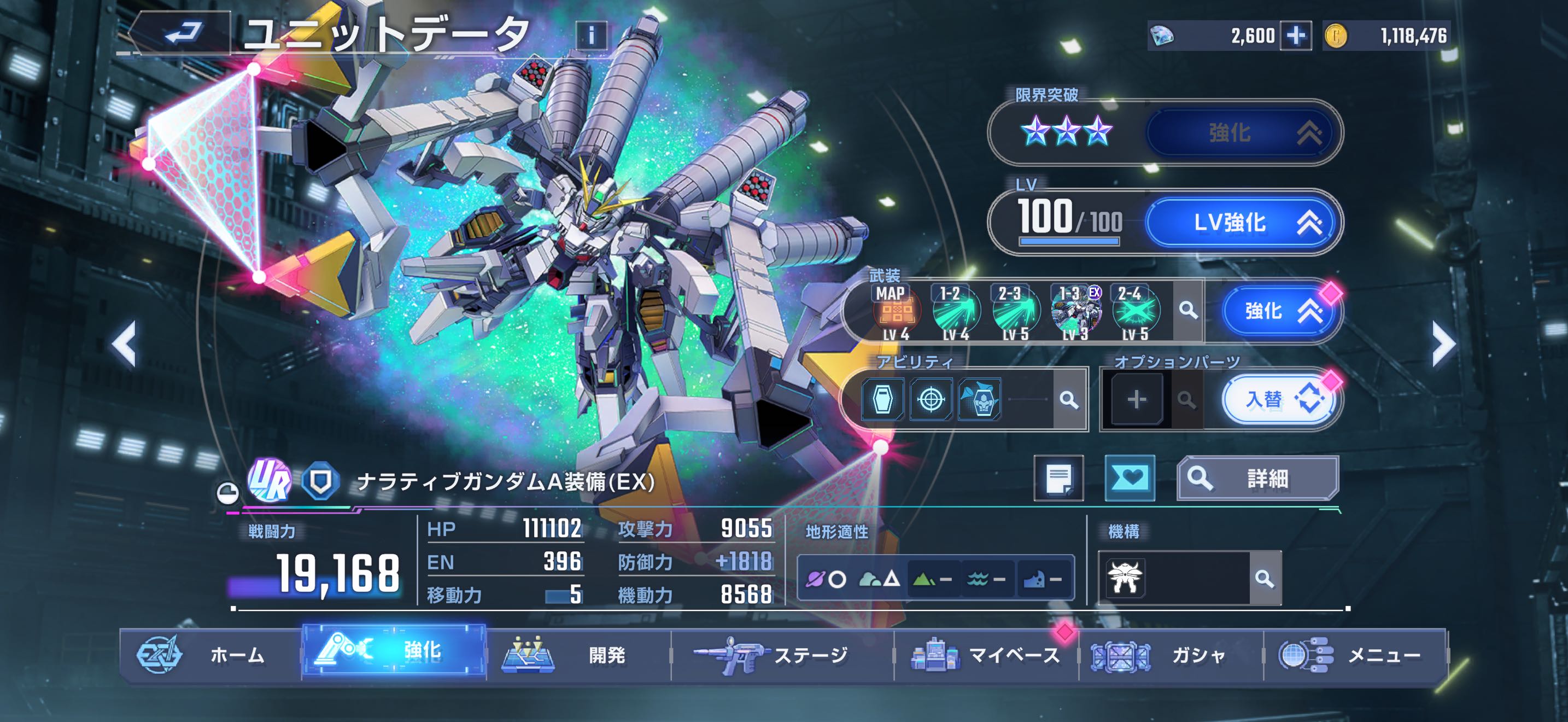
Task: Tap the LV強化 level-up button
Action: [1242, 223]
